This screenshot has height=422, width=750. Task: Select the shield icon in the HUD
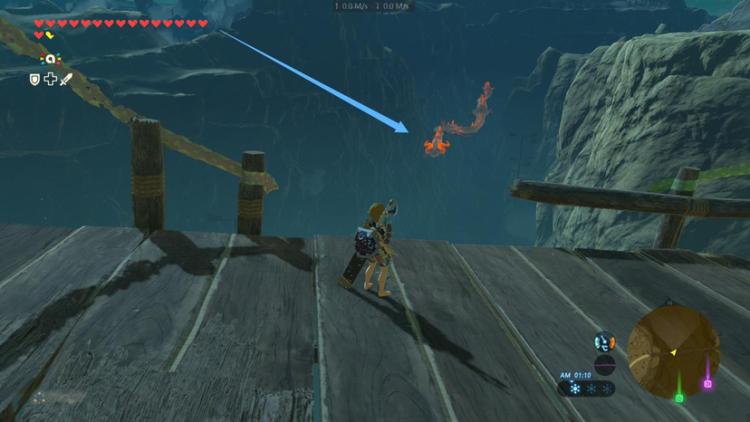pyautogui.click(x=34, y=79)
